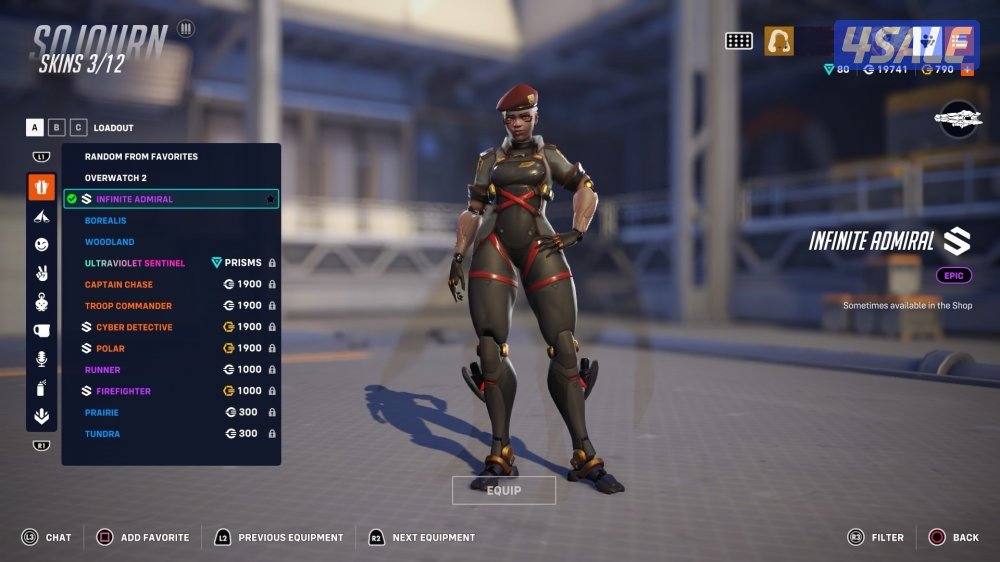Open the emotes category smiley icon
Image resolution: width=1000 pixels, height=562 pixels.
41,244
